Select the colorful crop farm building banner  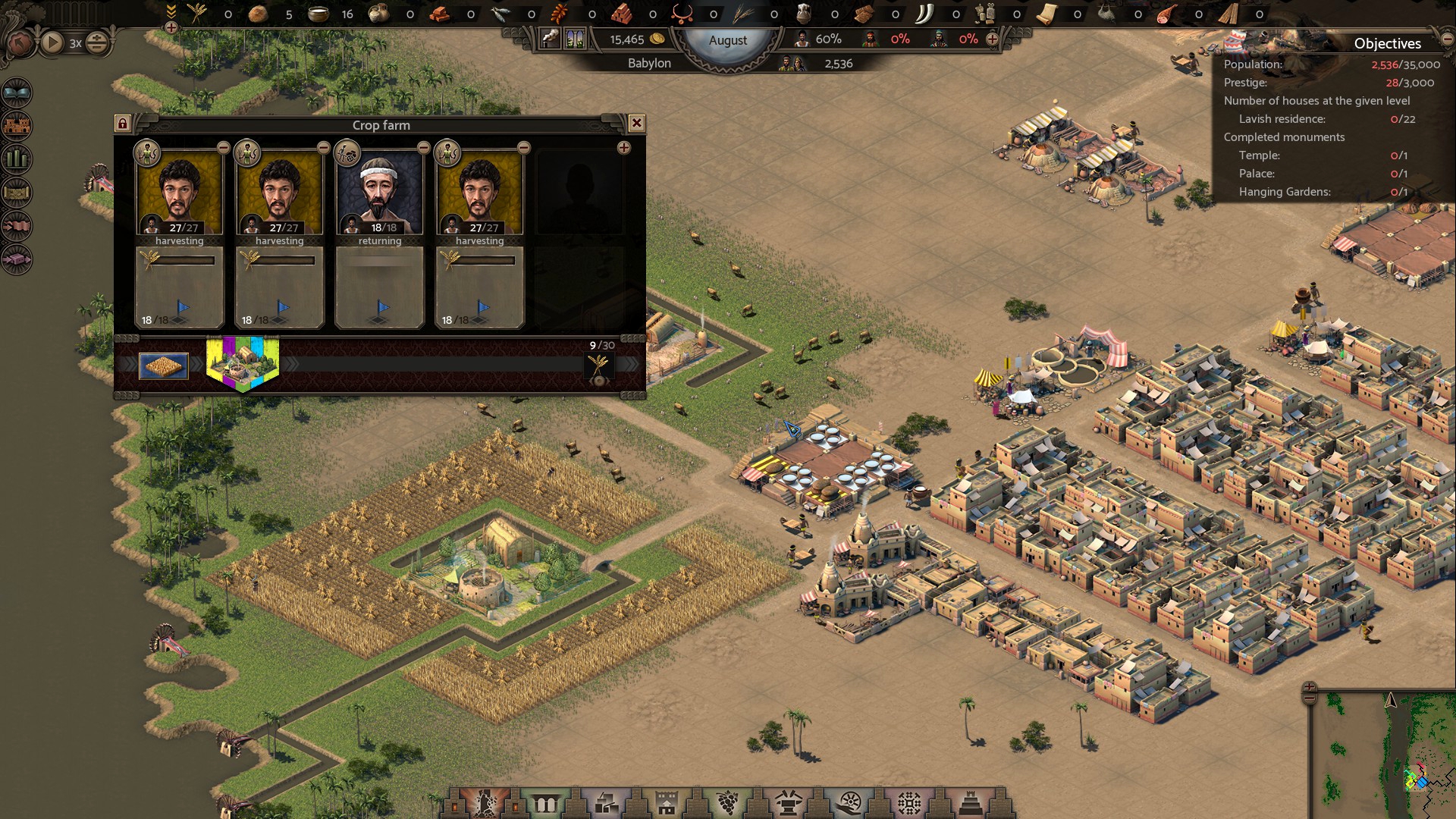(243, 363)
